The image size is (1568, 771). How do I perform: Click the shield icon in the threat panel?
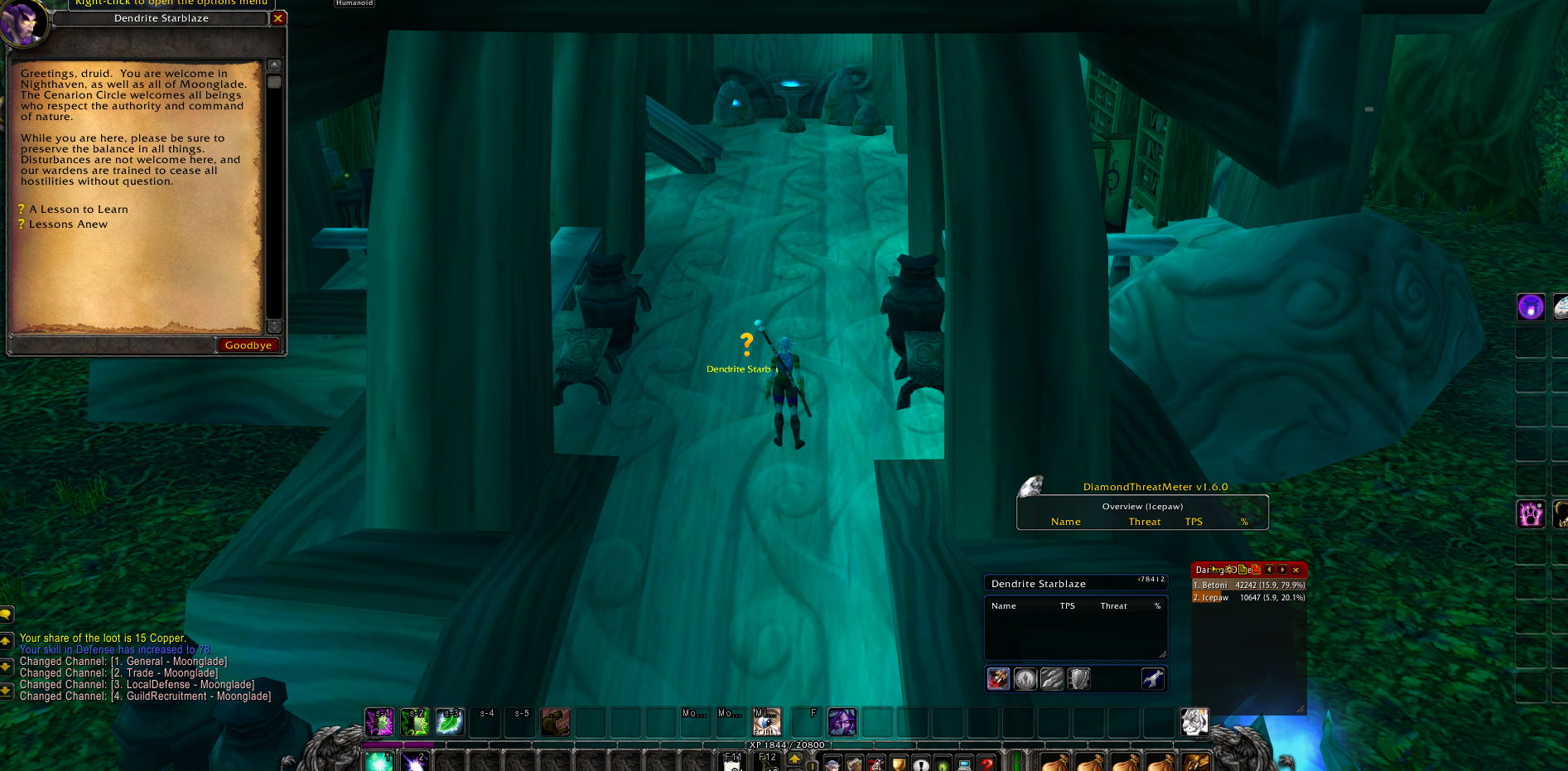1079,678
